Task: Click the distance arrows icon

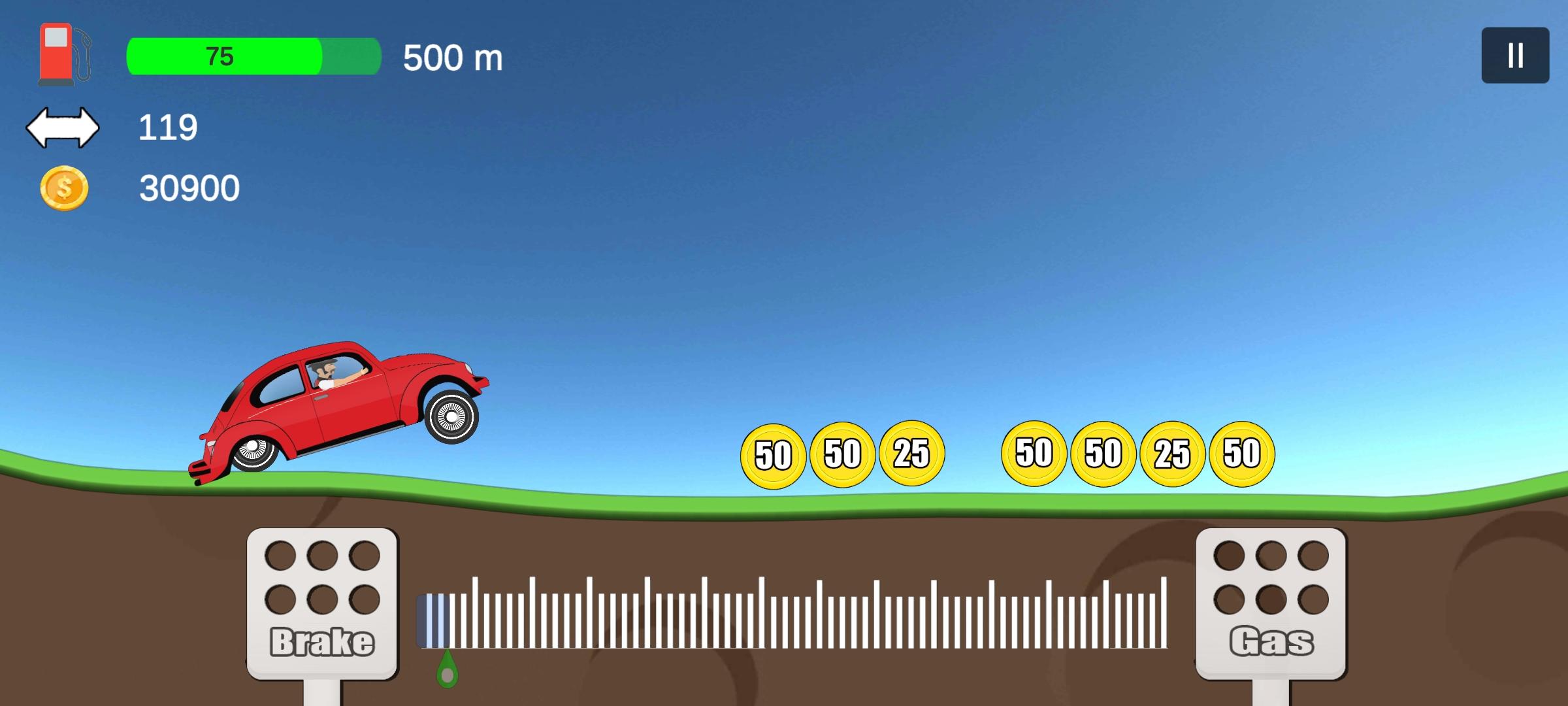Action: point(63,127)
